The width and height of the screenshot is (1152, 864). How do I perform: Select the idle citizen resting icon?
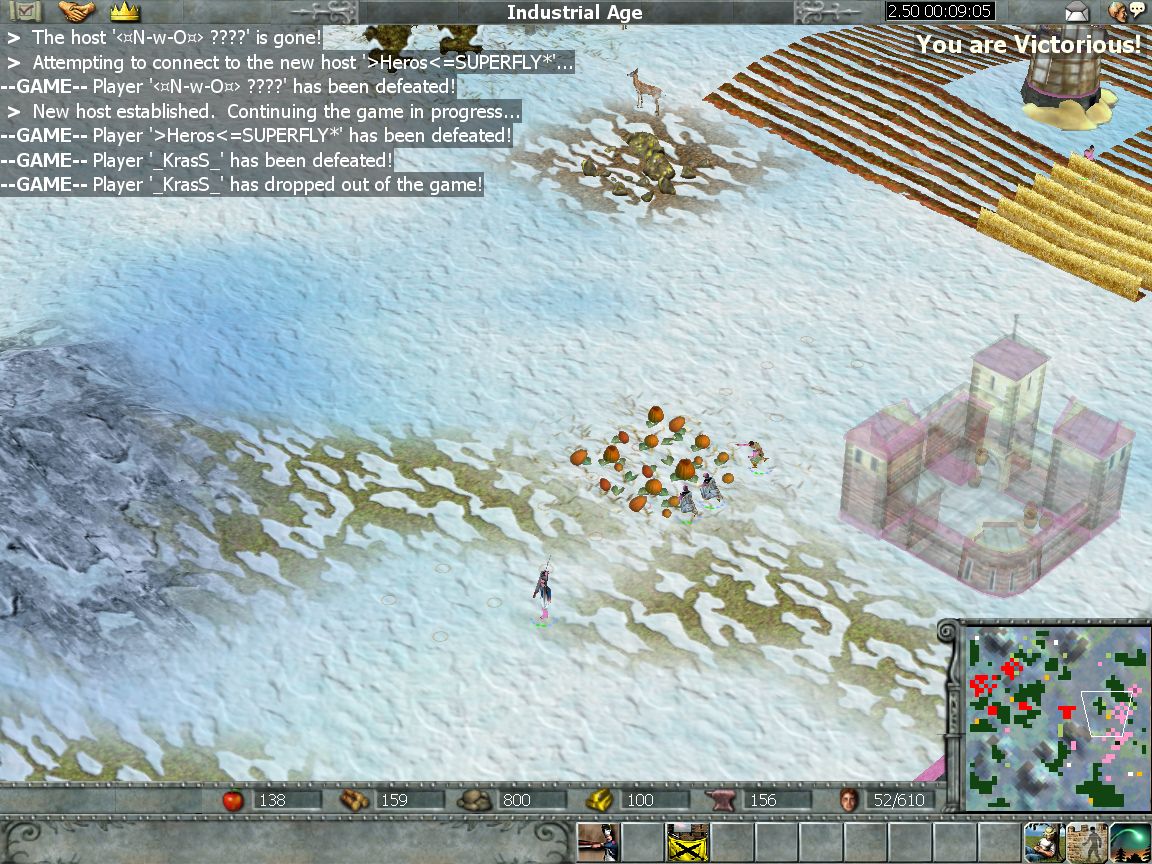coord(1043,842)
